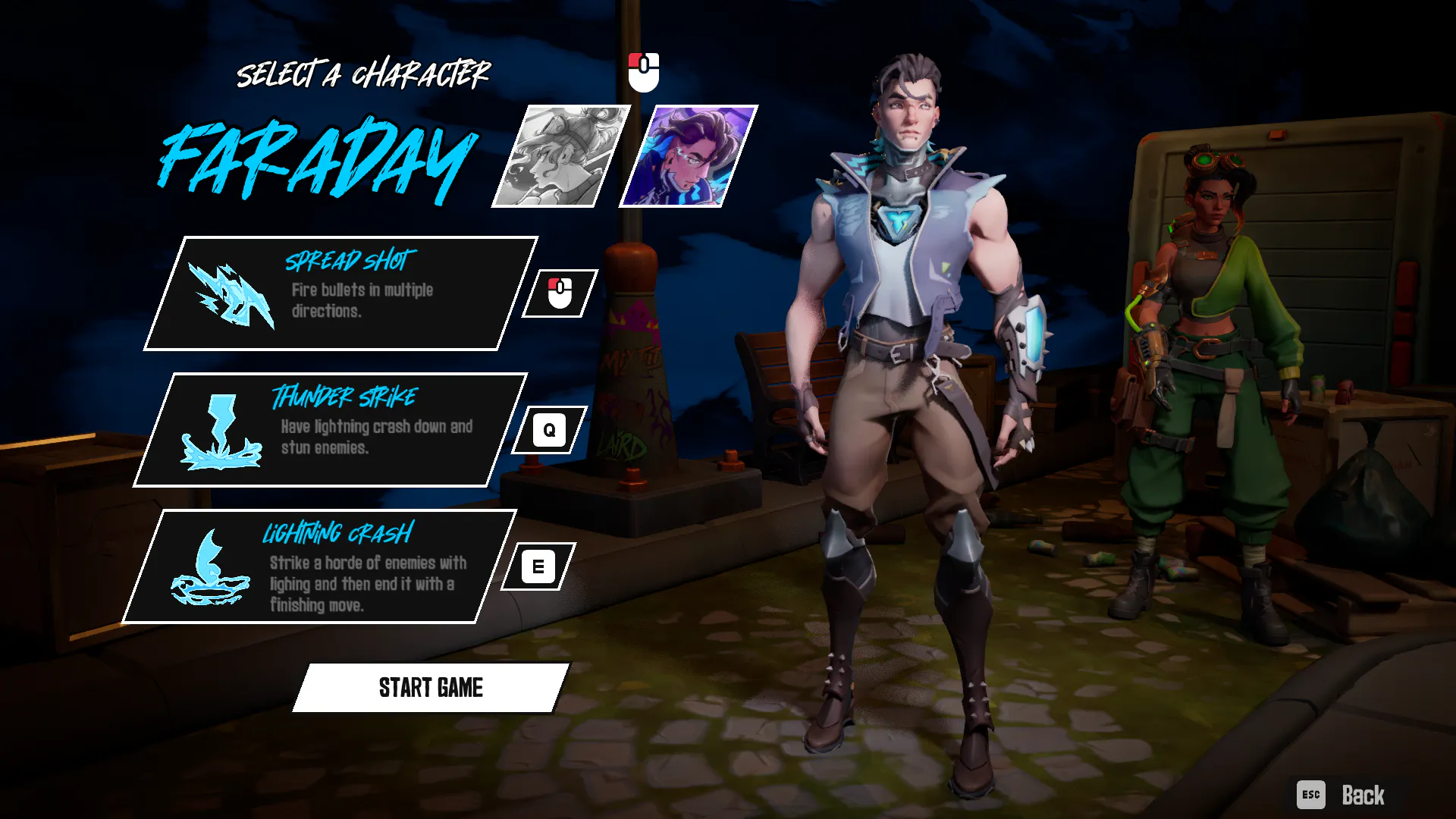This screenshot has height=819, width=1456.
Task: View the Spread Shot ability panel
Action: tap(341, 293)
